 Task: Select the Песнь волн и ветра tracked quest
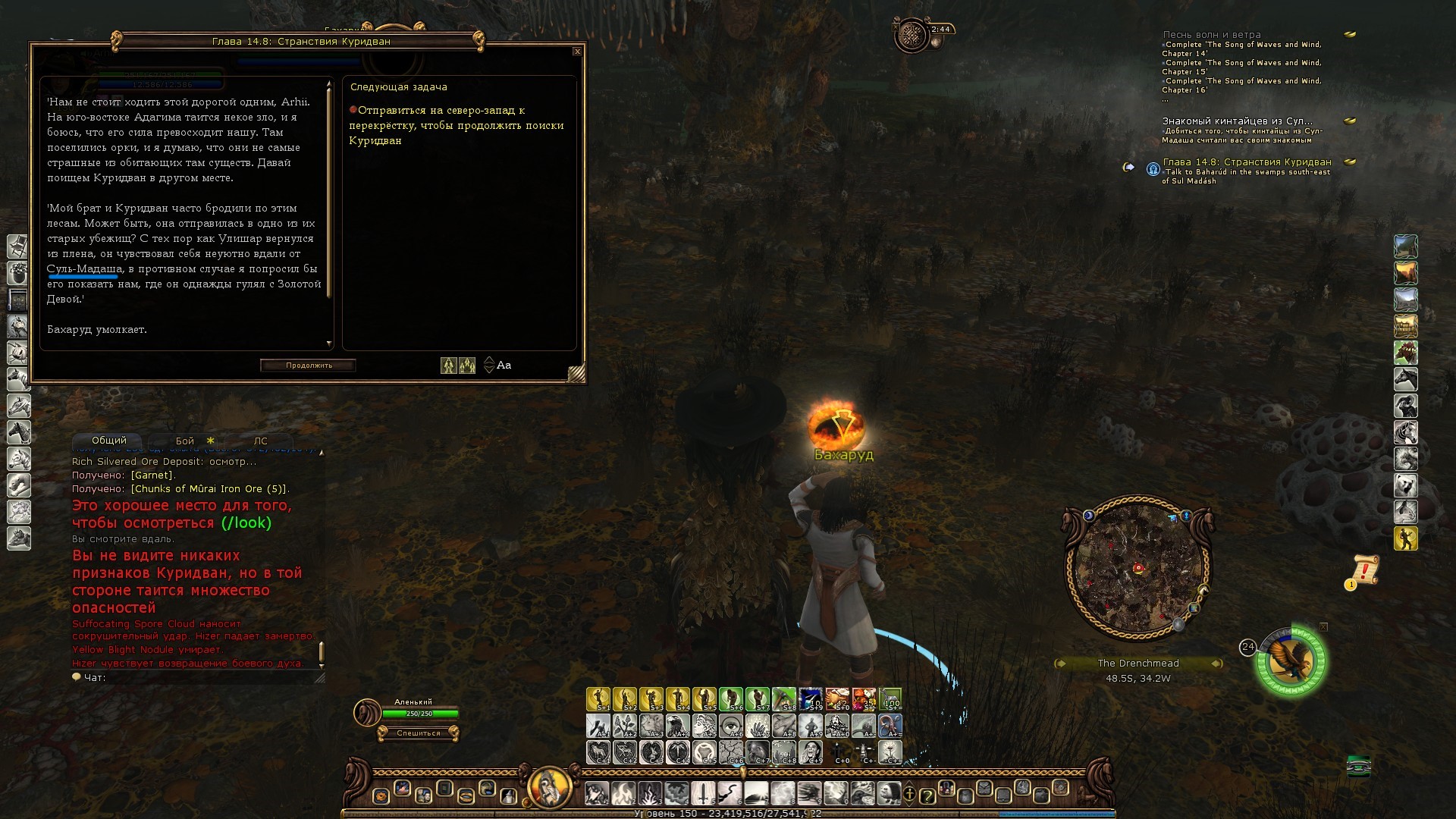[x=1211, y=35]
